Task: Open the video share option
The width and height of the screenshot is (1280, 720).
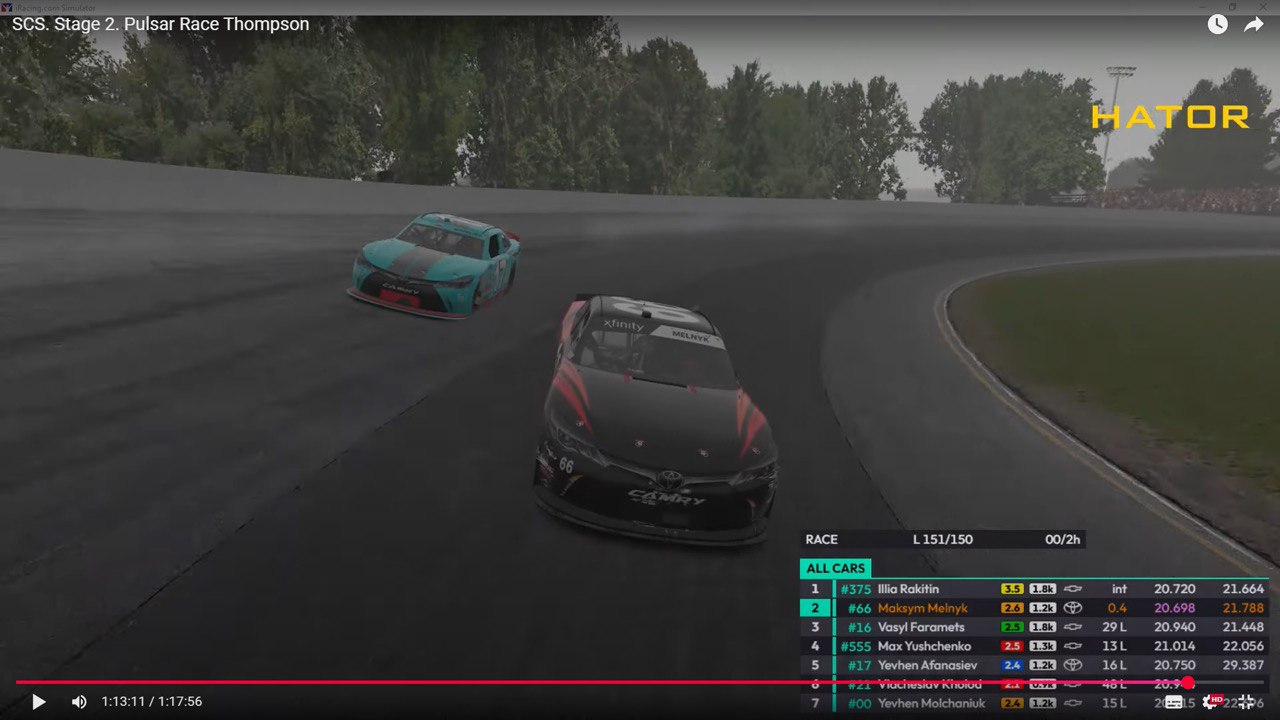Action: tap(1253, 25)
